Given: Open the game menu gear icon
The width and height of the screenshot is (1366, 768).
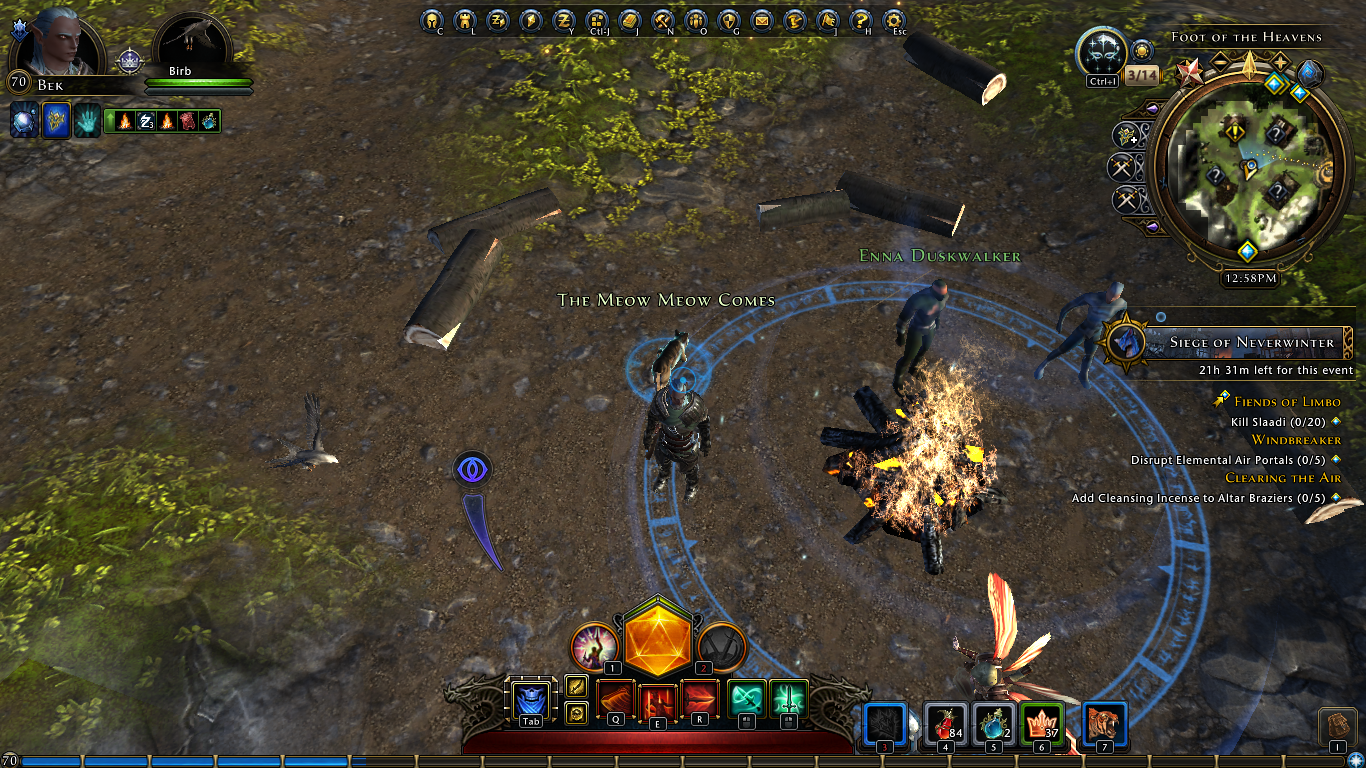Looking at the screenshot, I should 894,20.
